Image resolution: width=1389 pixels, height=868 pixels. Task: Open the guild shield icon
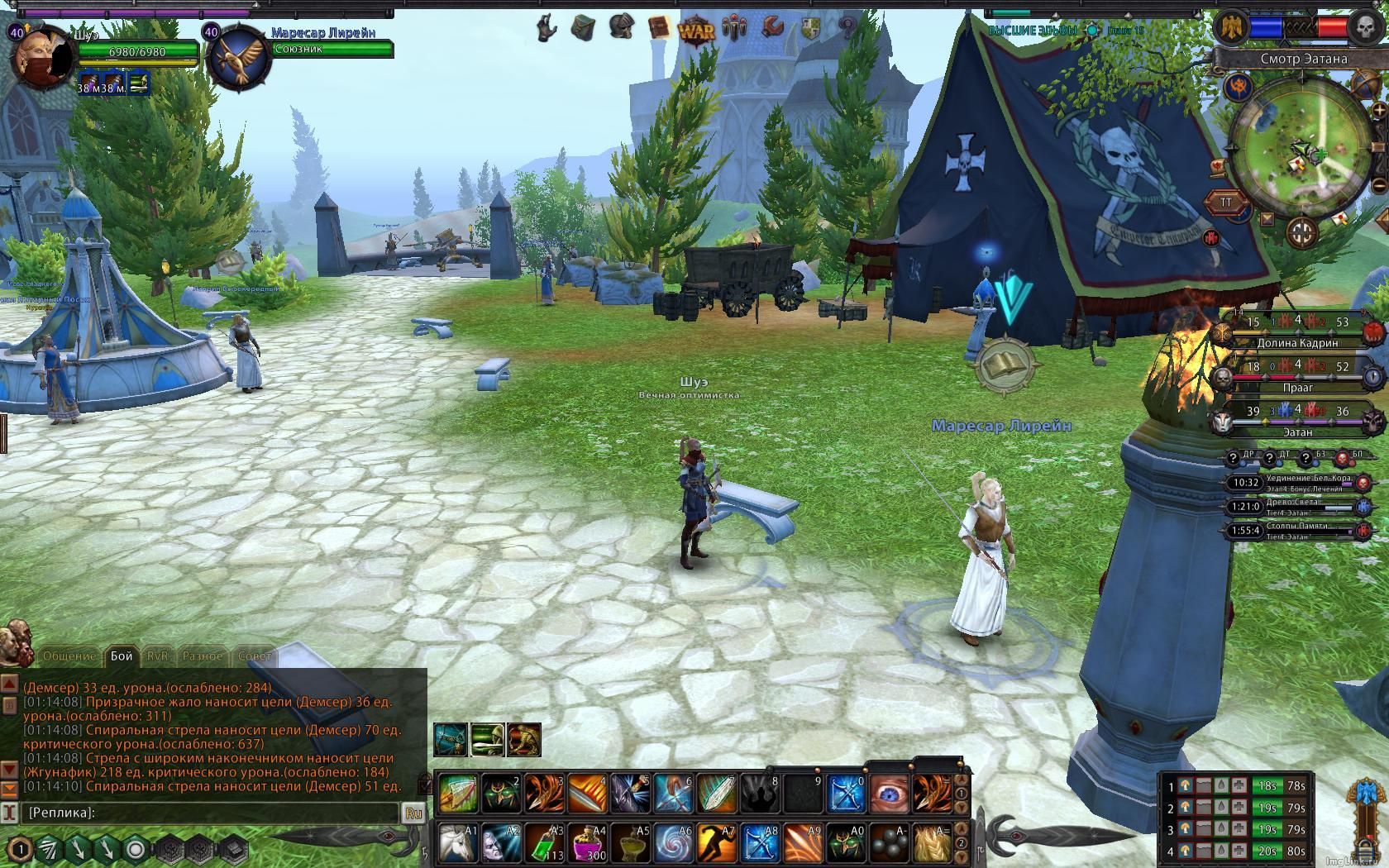click(810, 29)
